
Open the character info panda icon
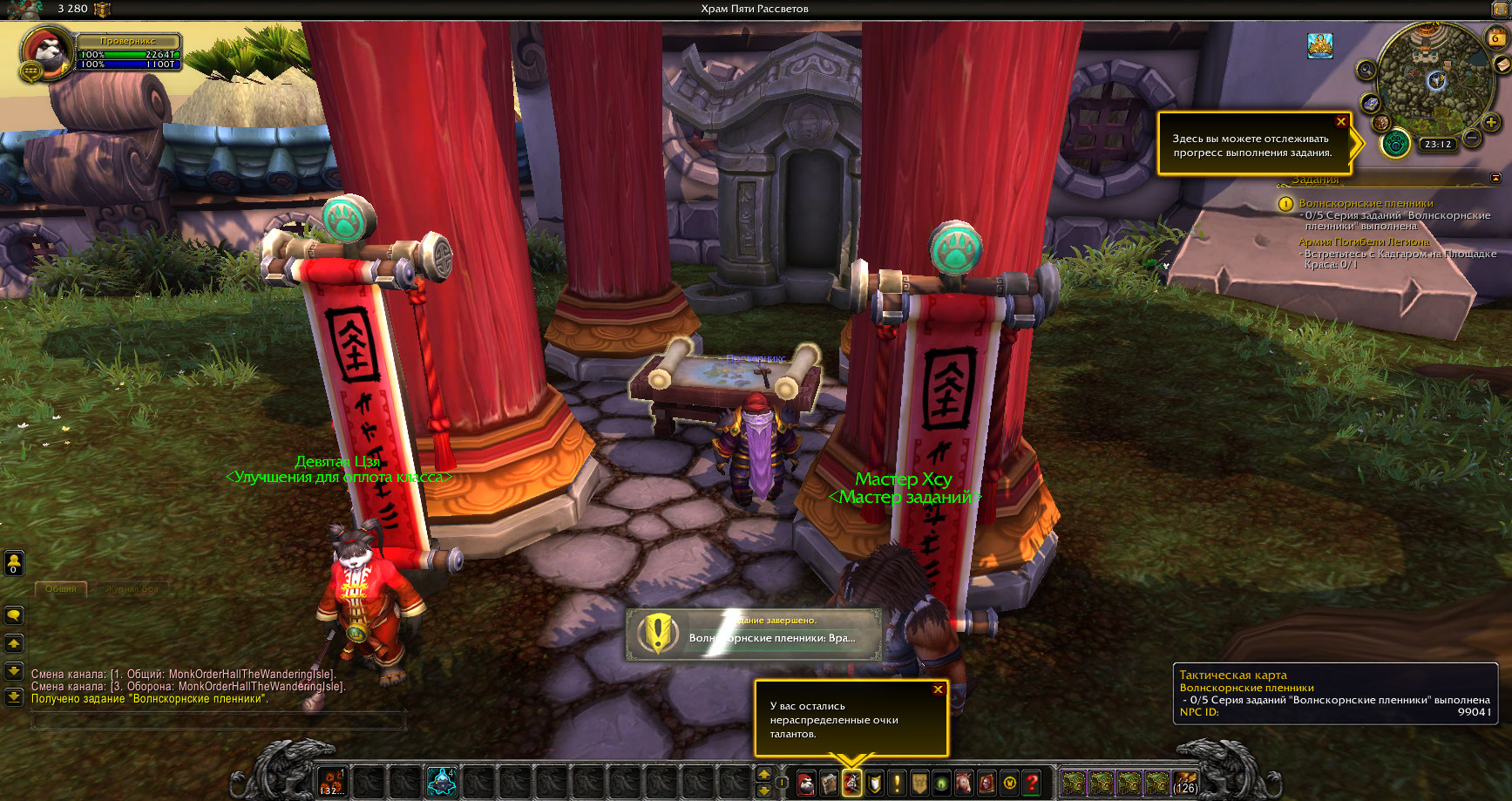coord(806,783)
